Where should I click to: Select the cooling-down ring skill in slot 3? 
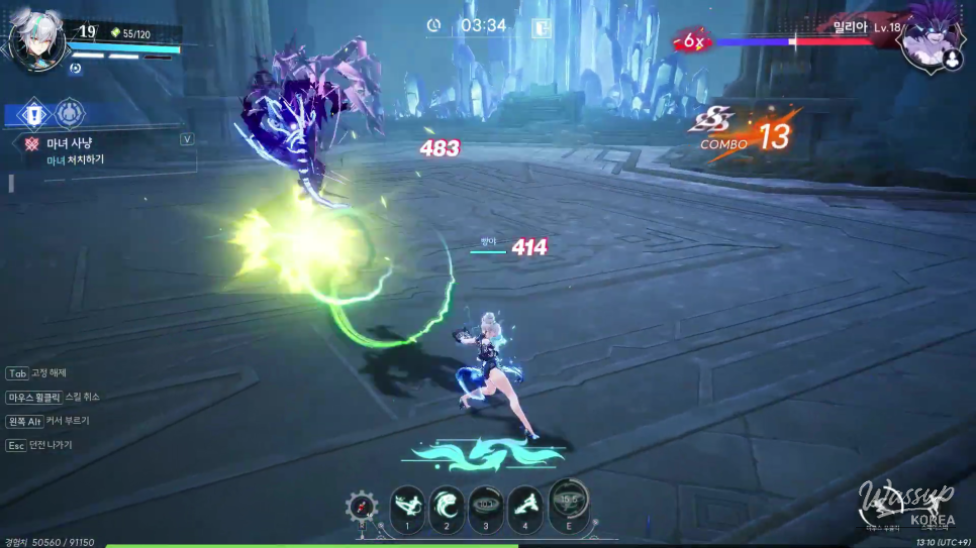487,504
